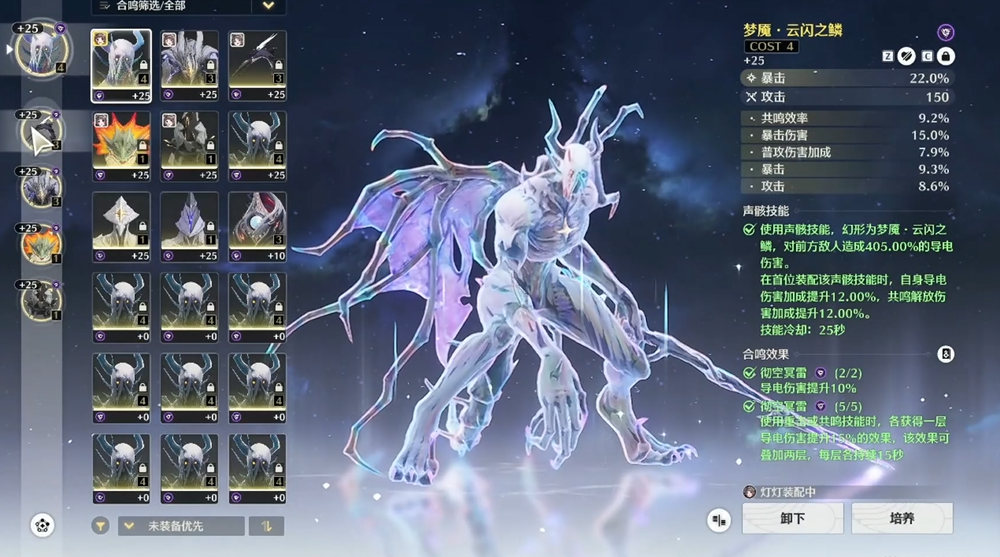Open the compare panel icon beside 卸下
Viewport: 1000px width, 557px height.
click(717, 519)
